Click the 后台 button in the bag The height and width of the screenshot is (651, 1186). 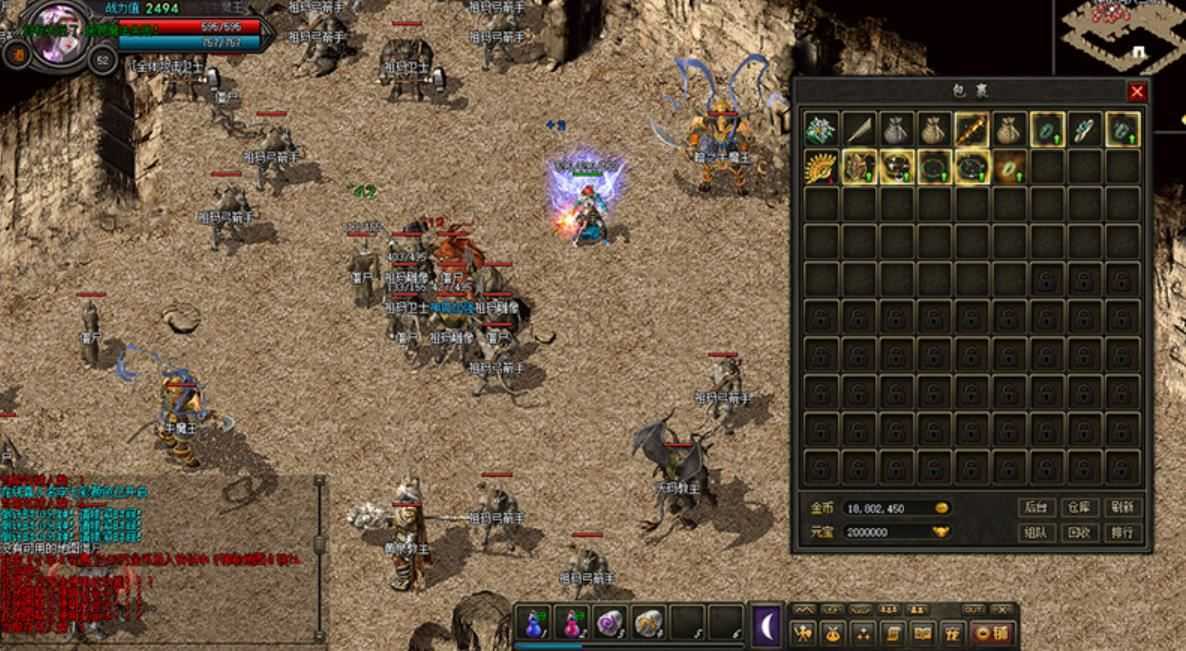1035,507
